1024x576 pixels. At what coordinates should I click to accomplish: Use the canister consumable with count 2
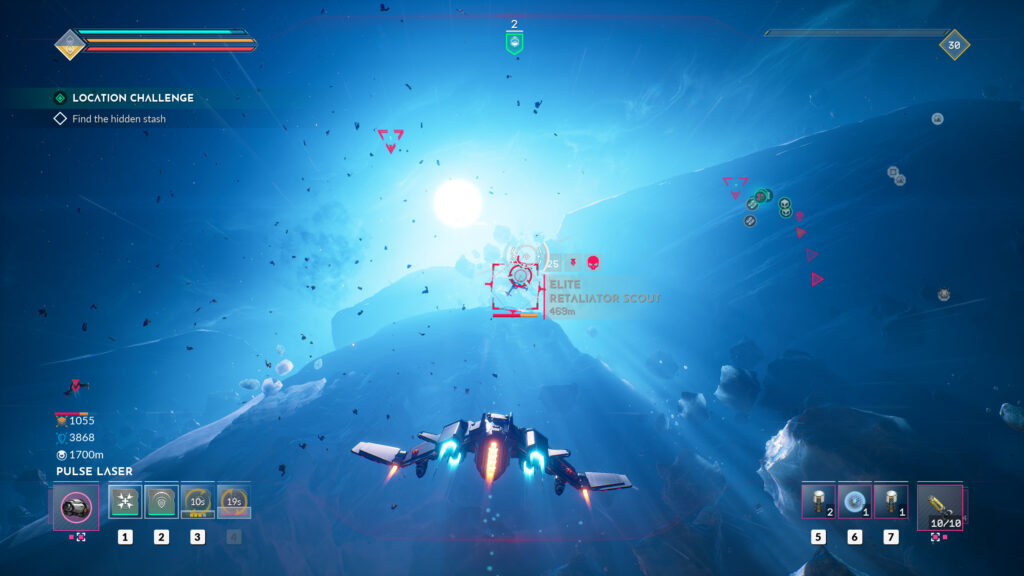tap(818, 501)
